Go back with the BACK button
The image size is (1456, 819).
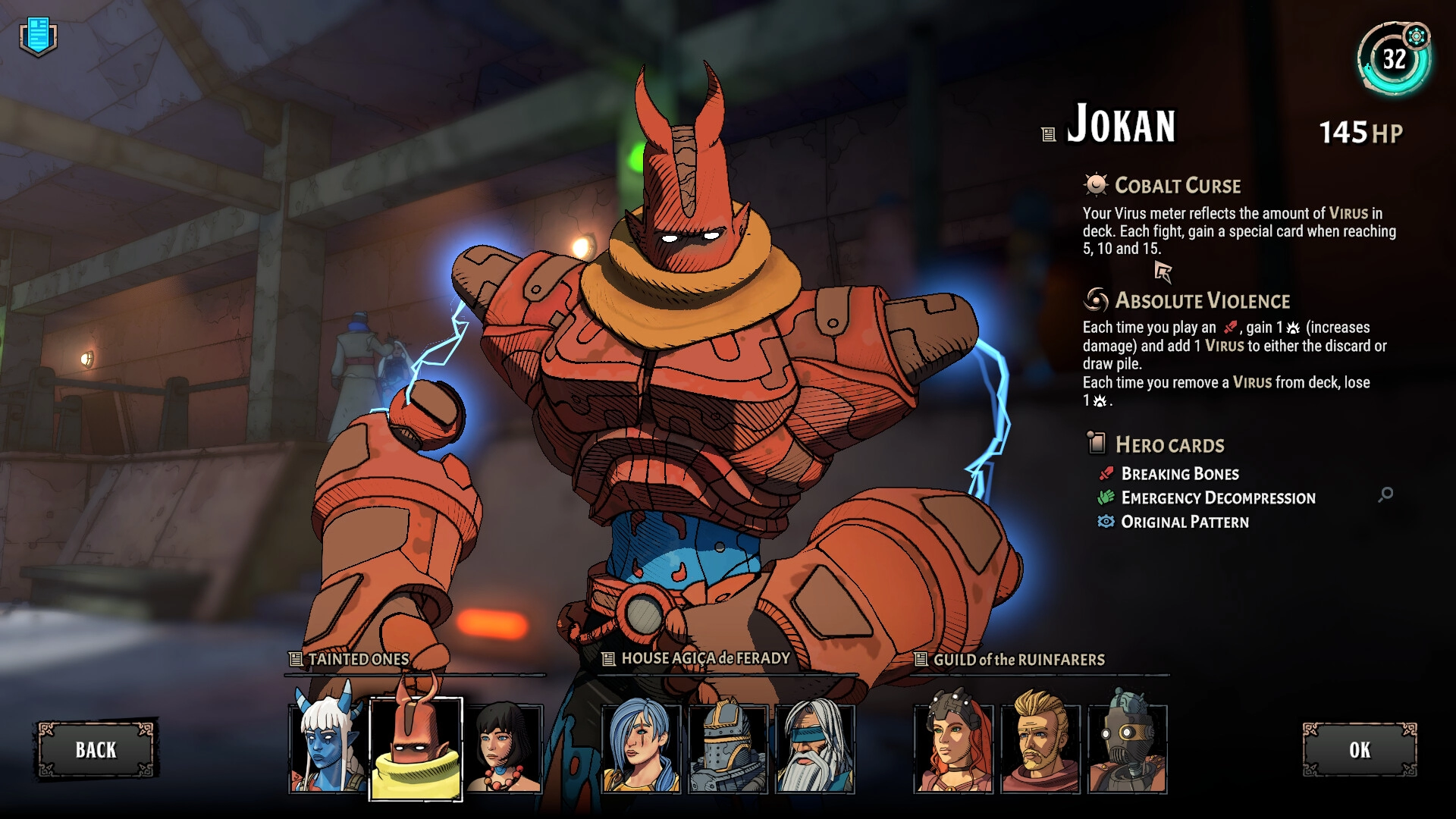(96, 749)
